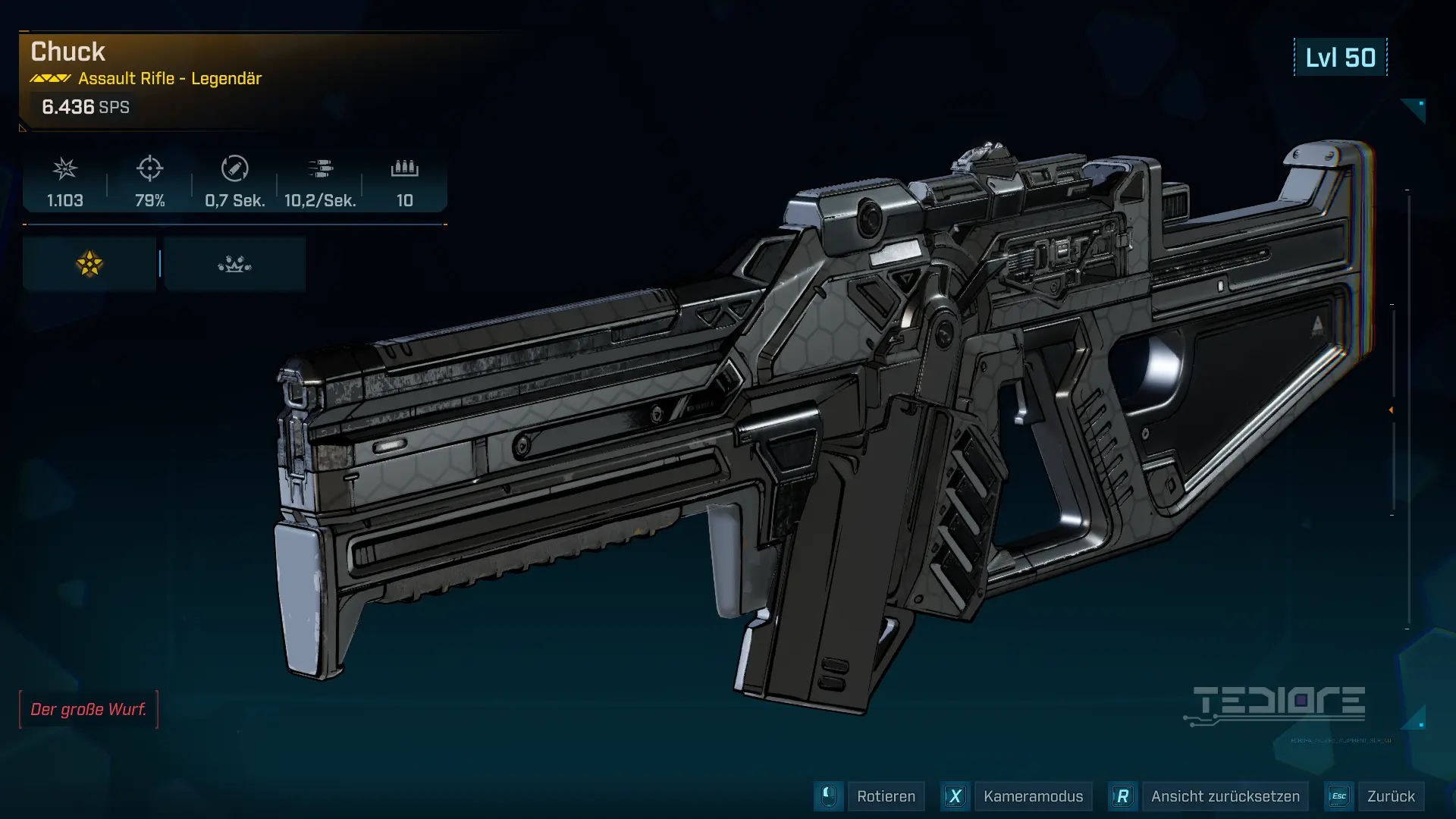The image size is (1456, 819).
Task: Choose the Rotieren option
Action: pos(885,796)
